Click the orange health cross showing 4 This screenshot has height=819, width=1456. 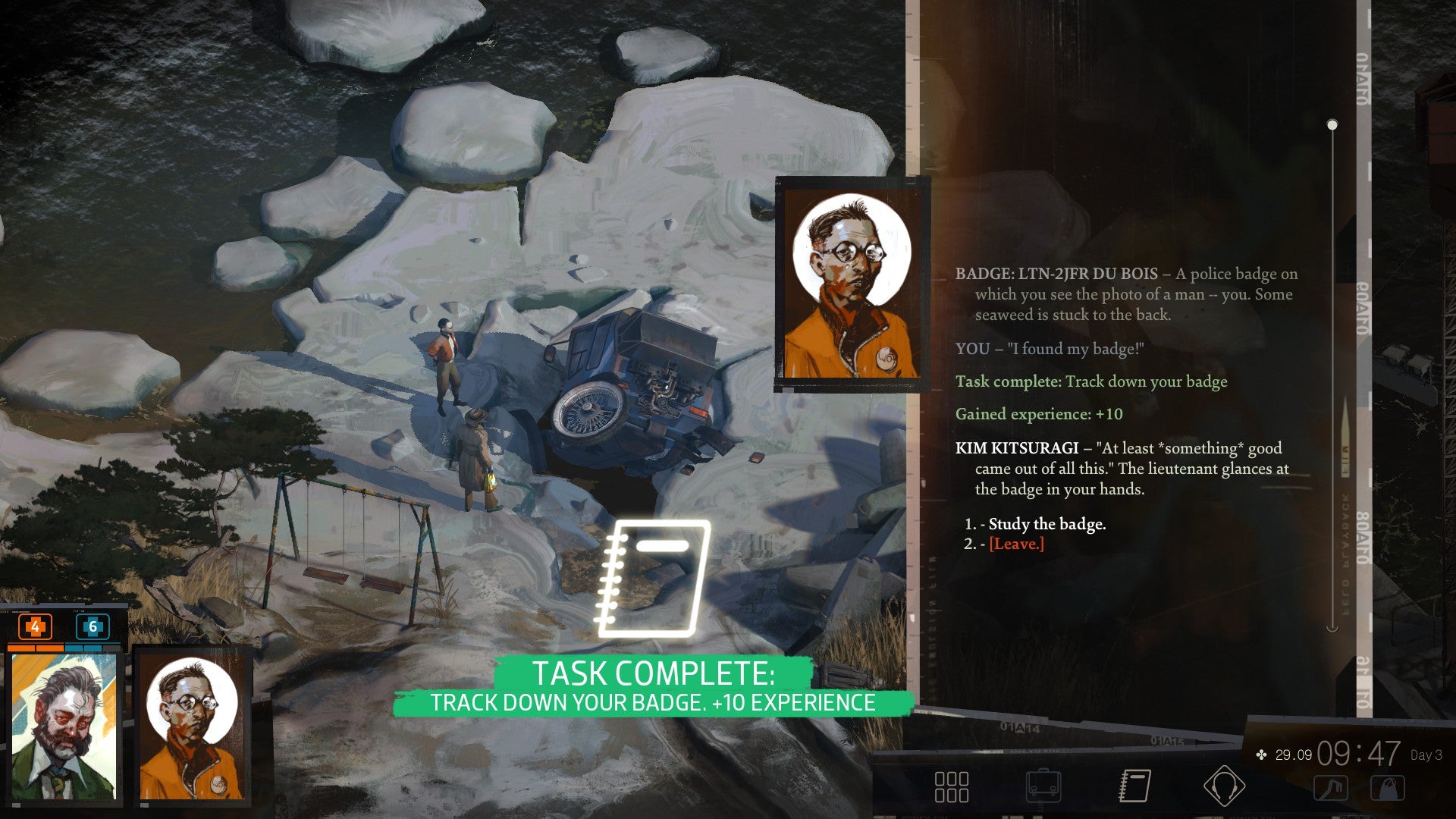tap(33, 627)
